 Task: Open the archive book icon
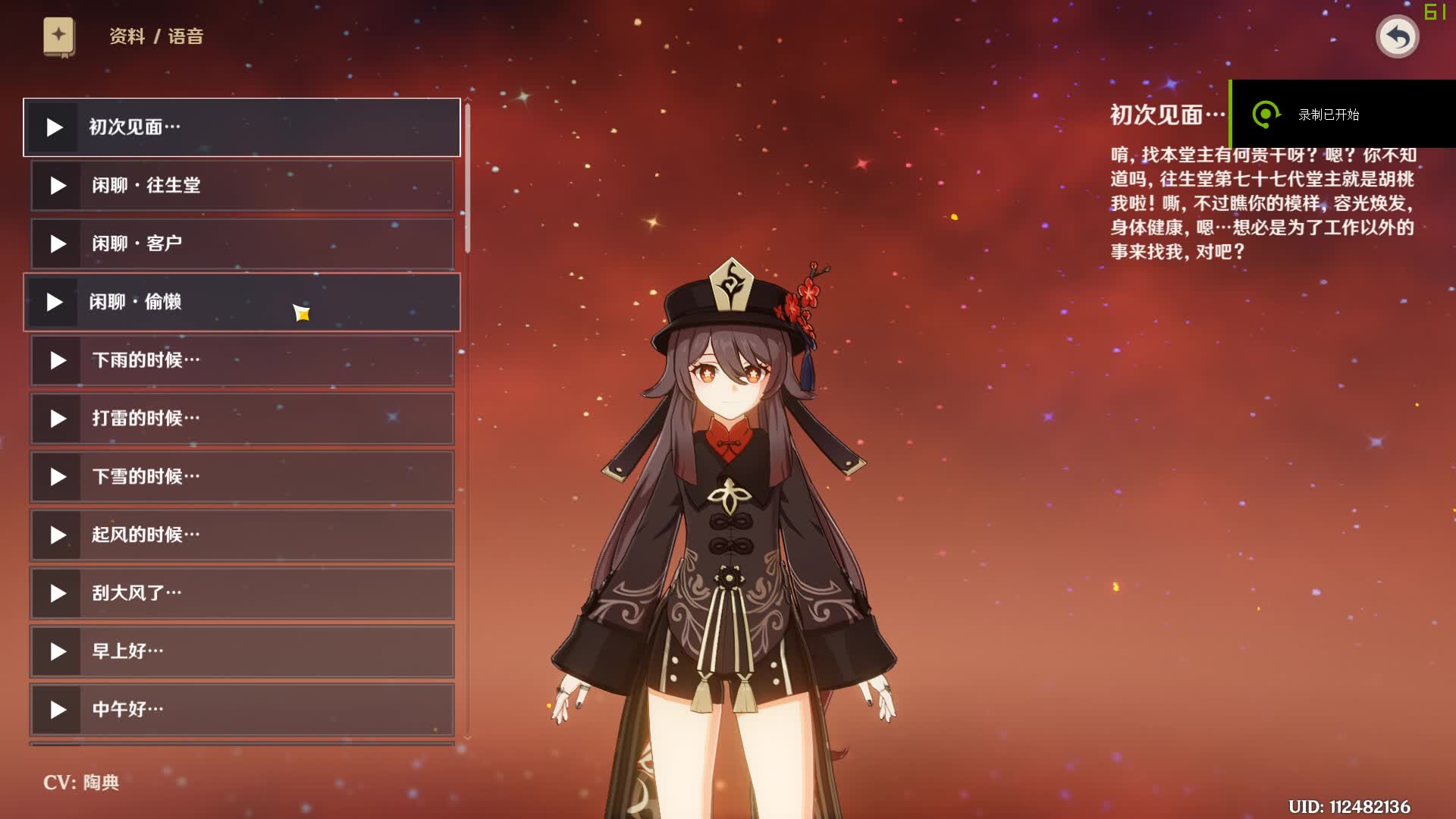[x=58, y=36]
